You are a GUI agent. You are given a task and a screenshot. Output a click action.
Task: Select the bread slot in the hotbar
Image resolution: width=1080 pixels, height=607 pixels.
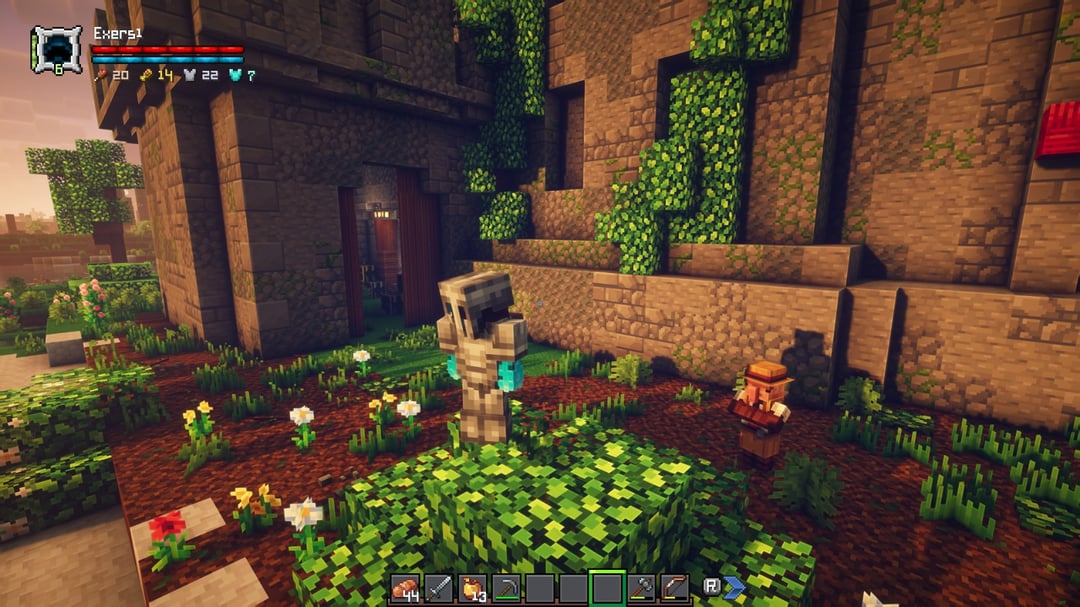tap(406, 588)
